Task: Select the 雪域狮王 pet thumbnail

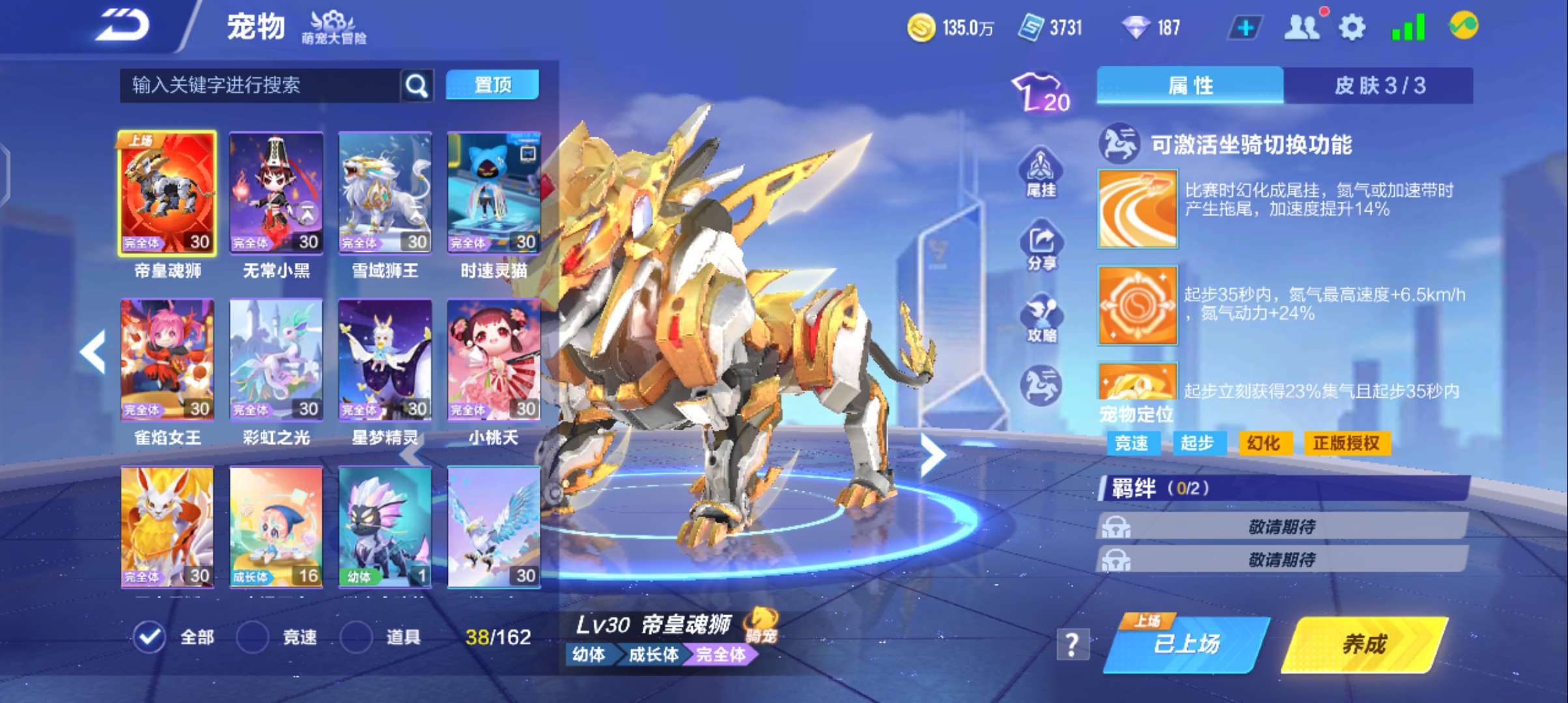Action: pyautogui.click(x=384, y=192)
